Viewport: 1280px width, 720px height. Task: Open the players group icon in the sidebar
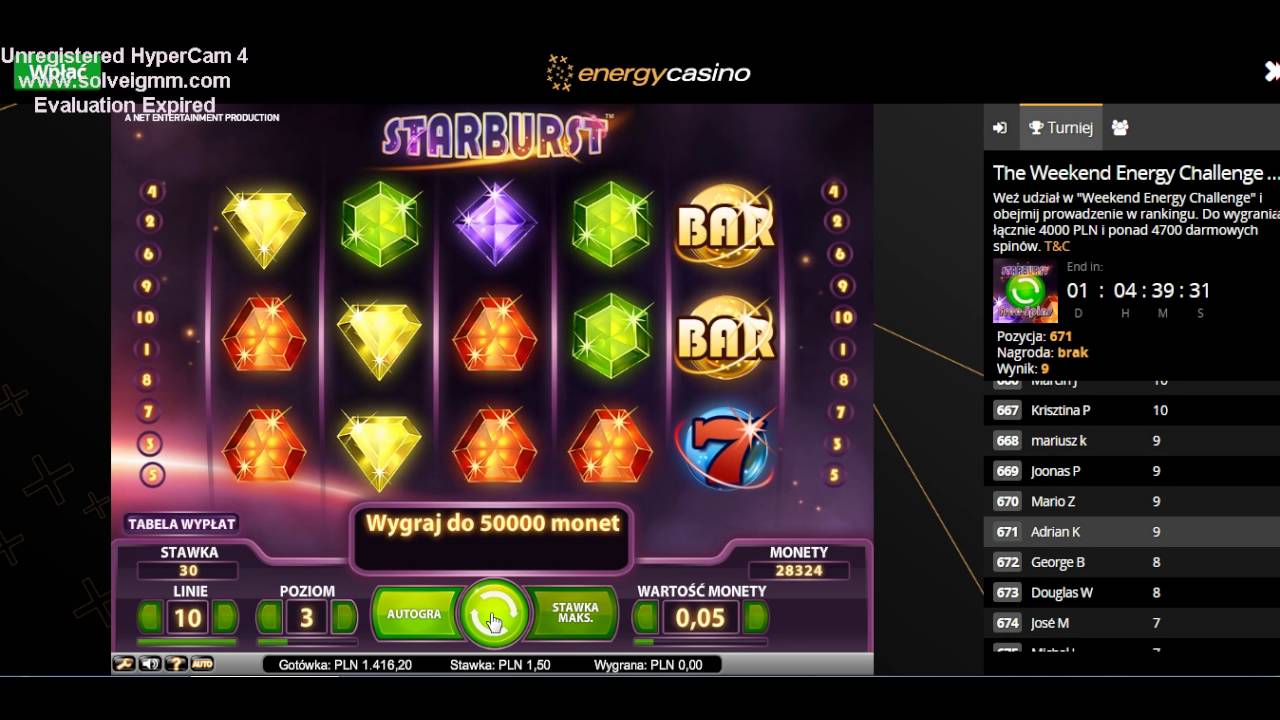[1119, 127]
